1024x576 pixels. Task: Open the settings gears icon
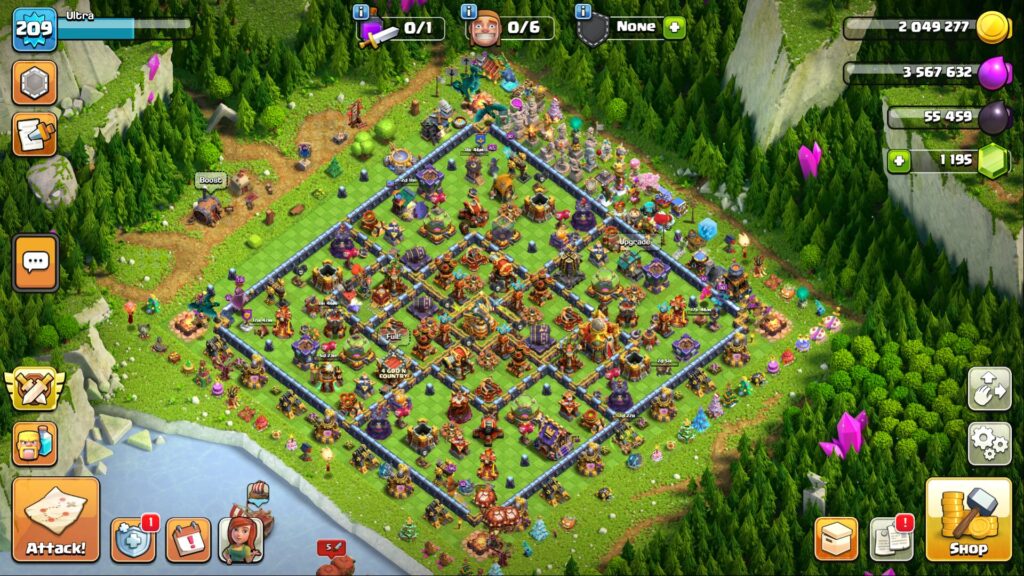(989, 443)
